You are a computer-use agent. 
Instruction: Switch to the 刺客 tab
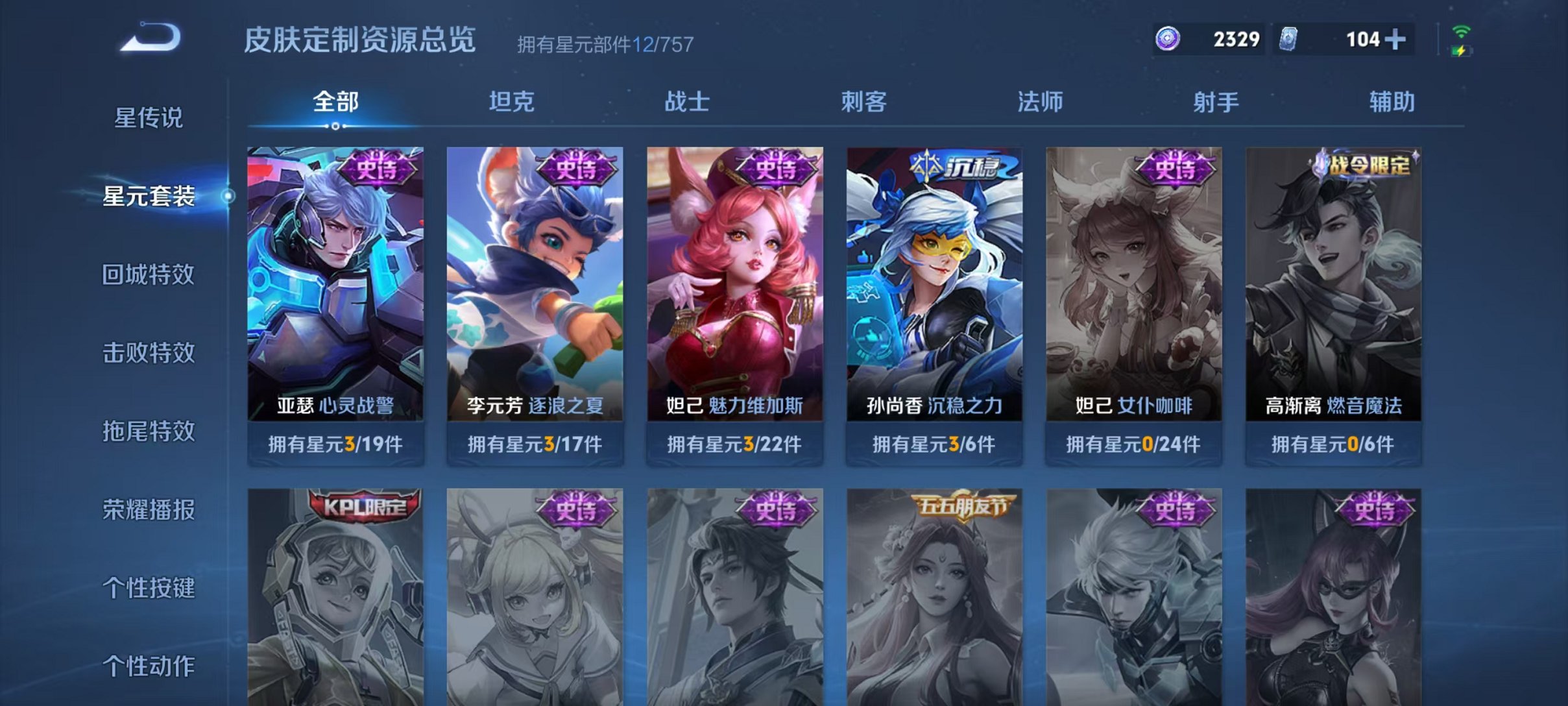(865, 101)
